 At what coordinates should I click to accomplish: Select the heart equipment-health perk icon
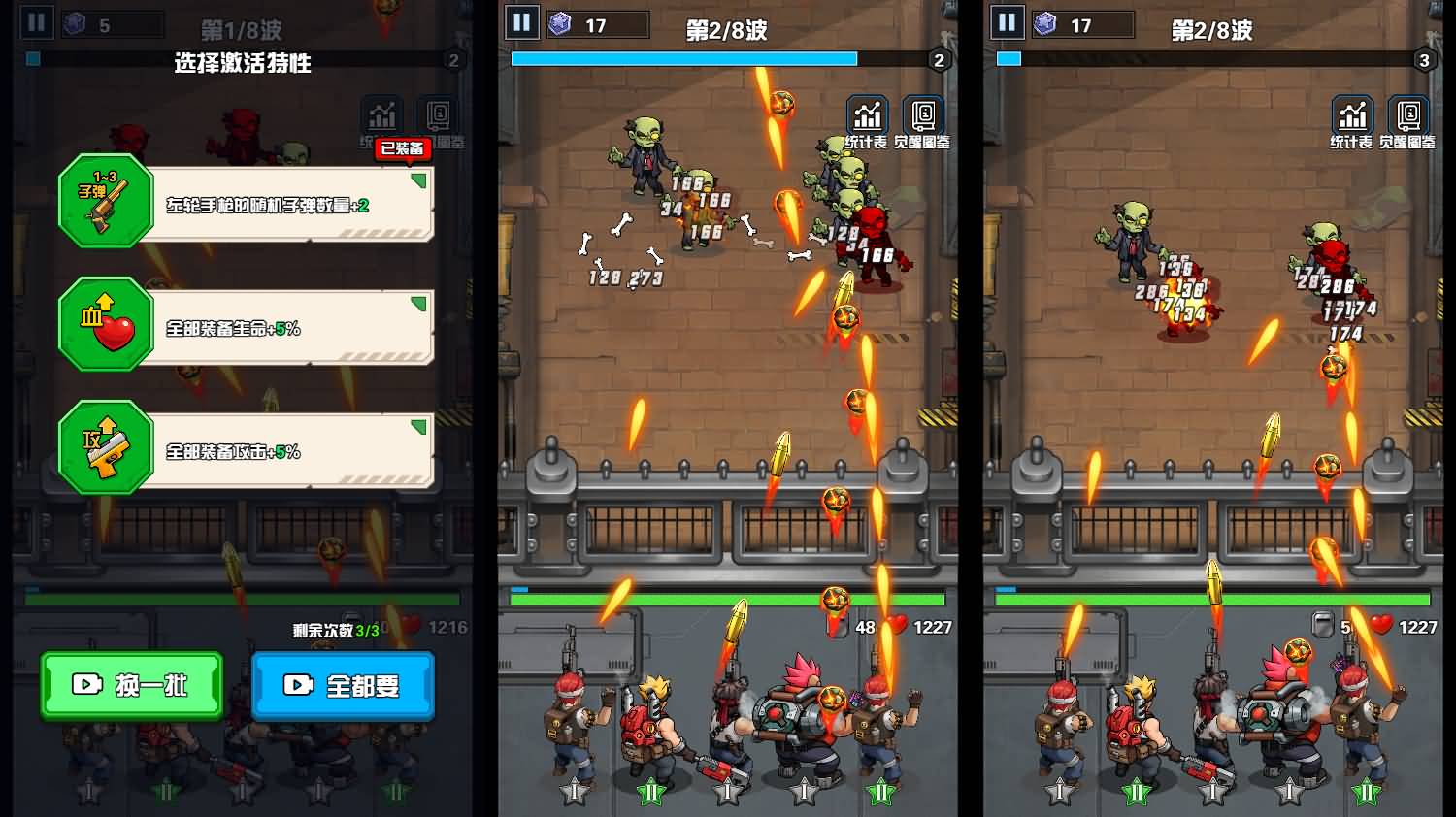pos(105,325)
